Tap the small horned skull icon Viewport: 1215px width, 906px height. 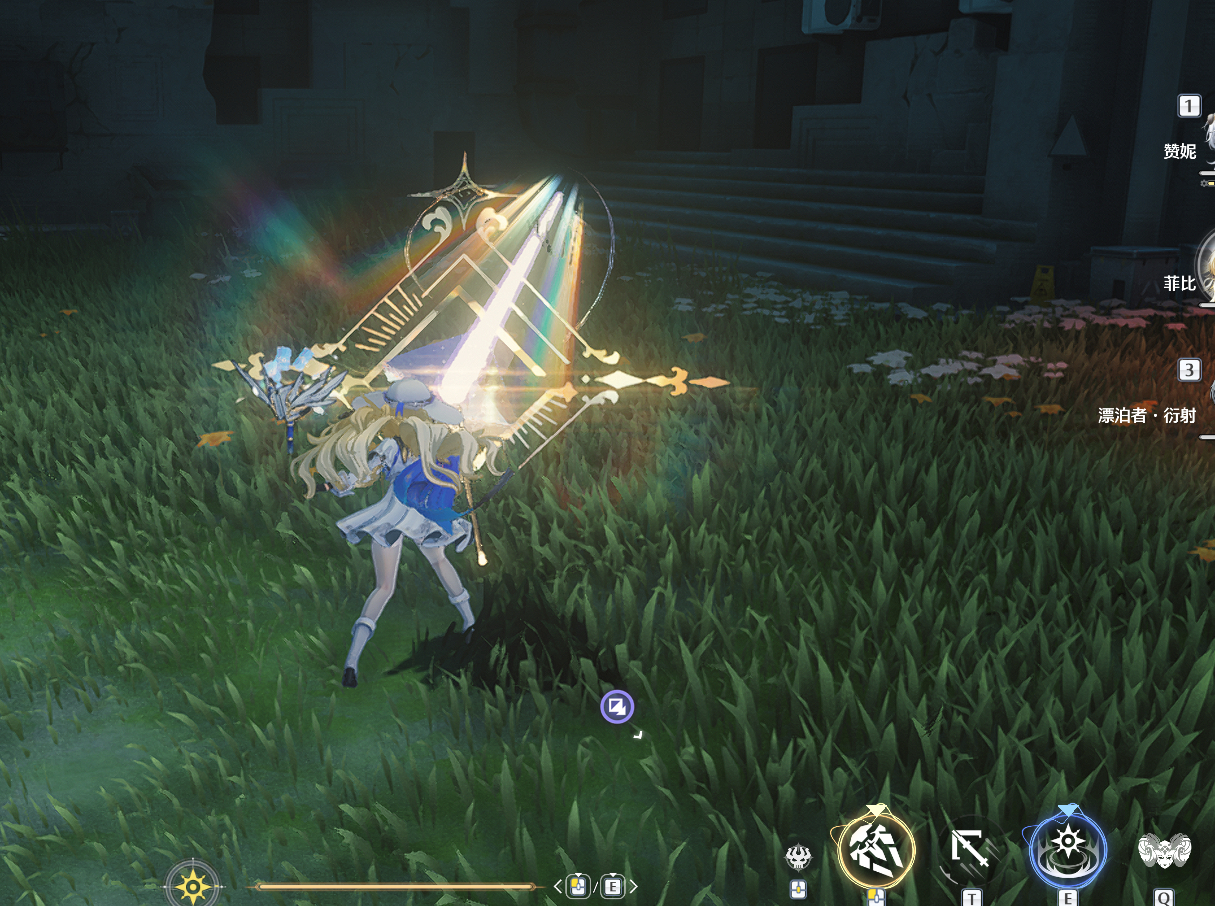coord(798,856)
